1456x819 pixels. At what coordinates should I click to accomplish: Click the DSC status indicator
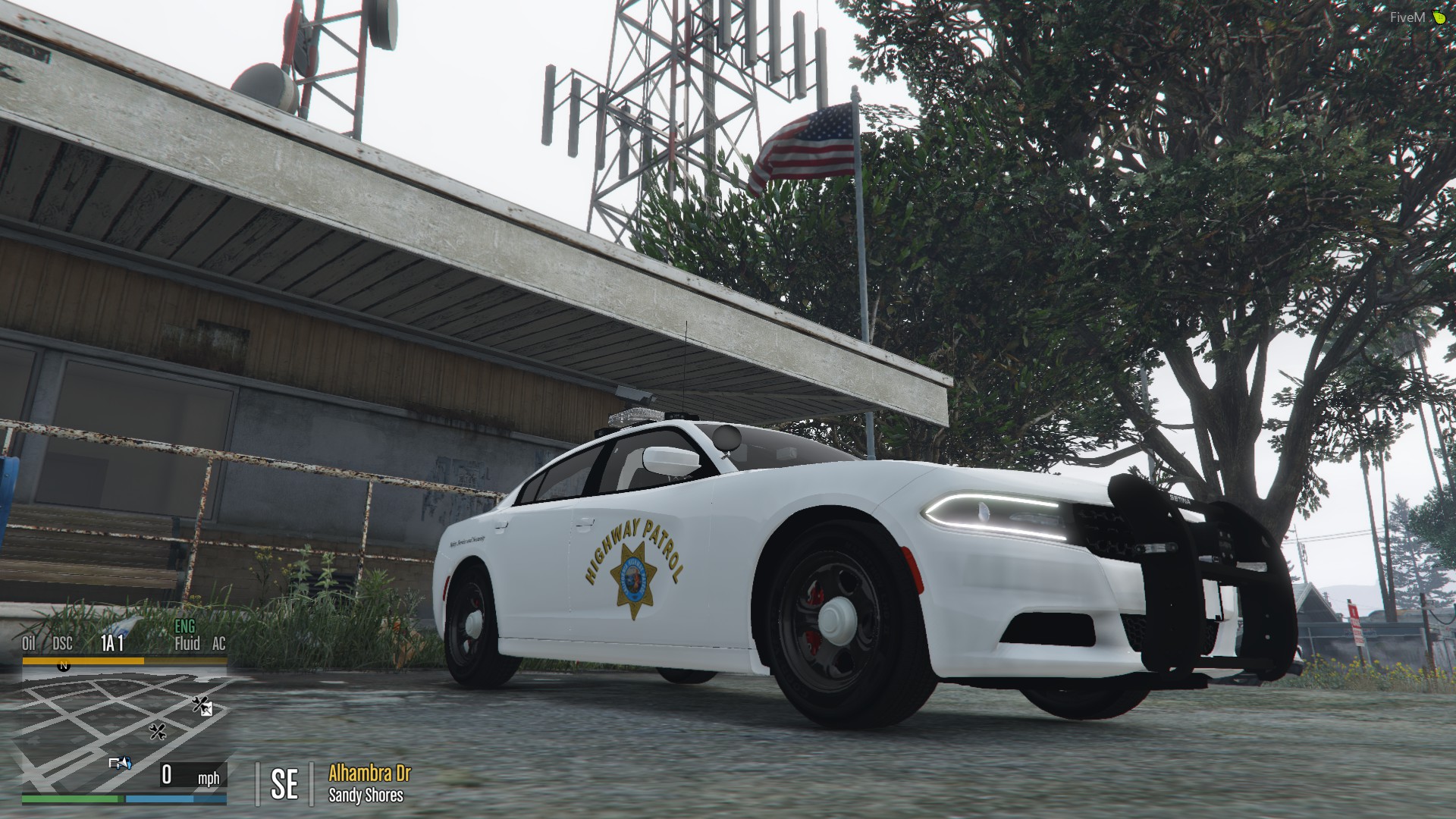[x=61, y=644]
